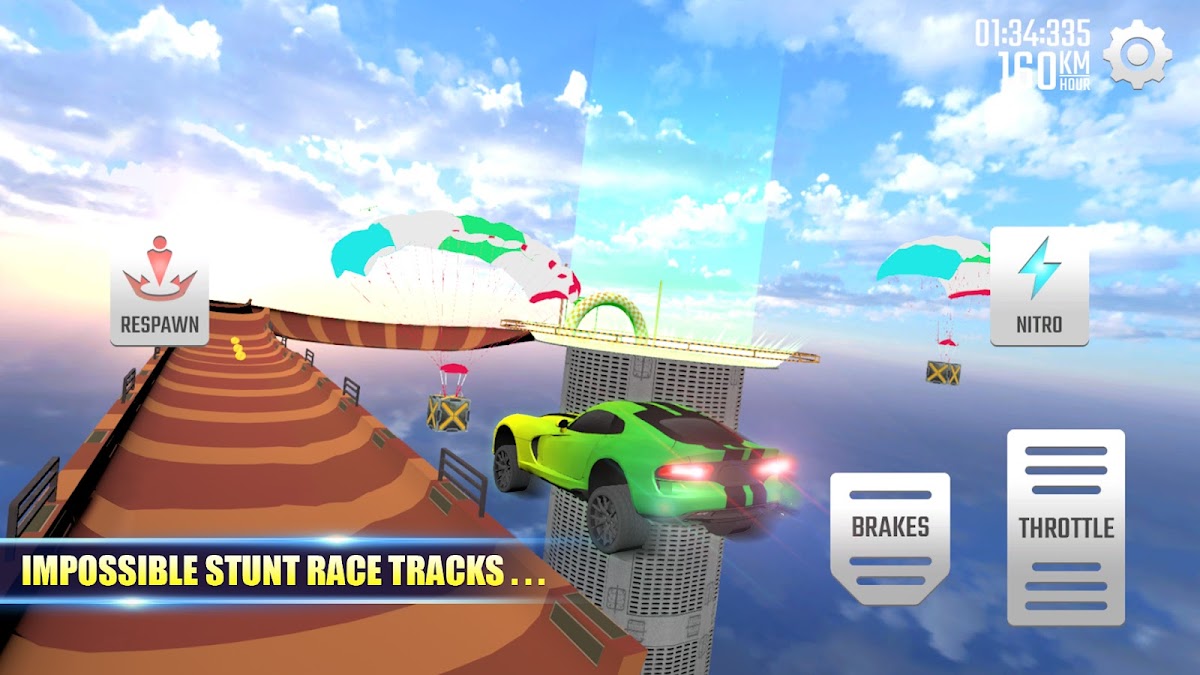The image size is (1200, 675).
Task: Tap the Respawn button
Action: [159, 288]
